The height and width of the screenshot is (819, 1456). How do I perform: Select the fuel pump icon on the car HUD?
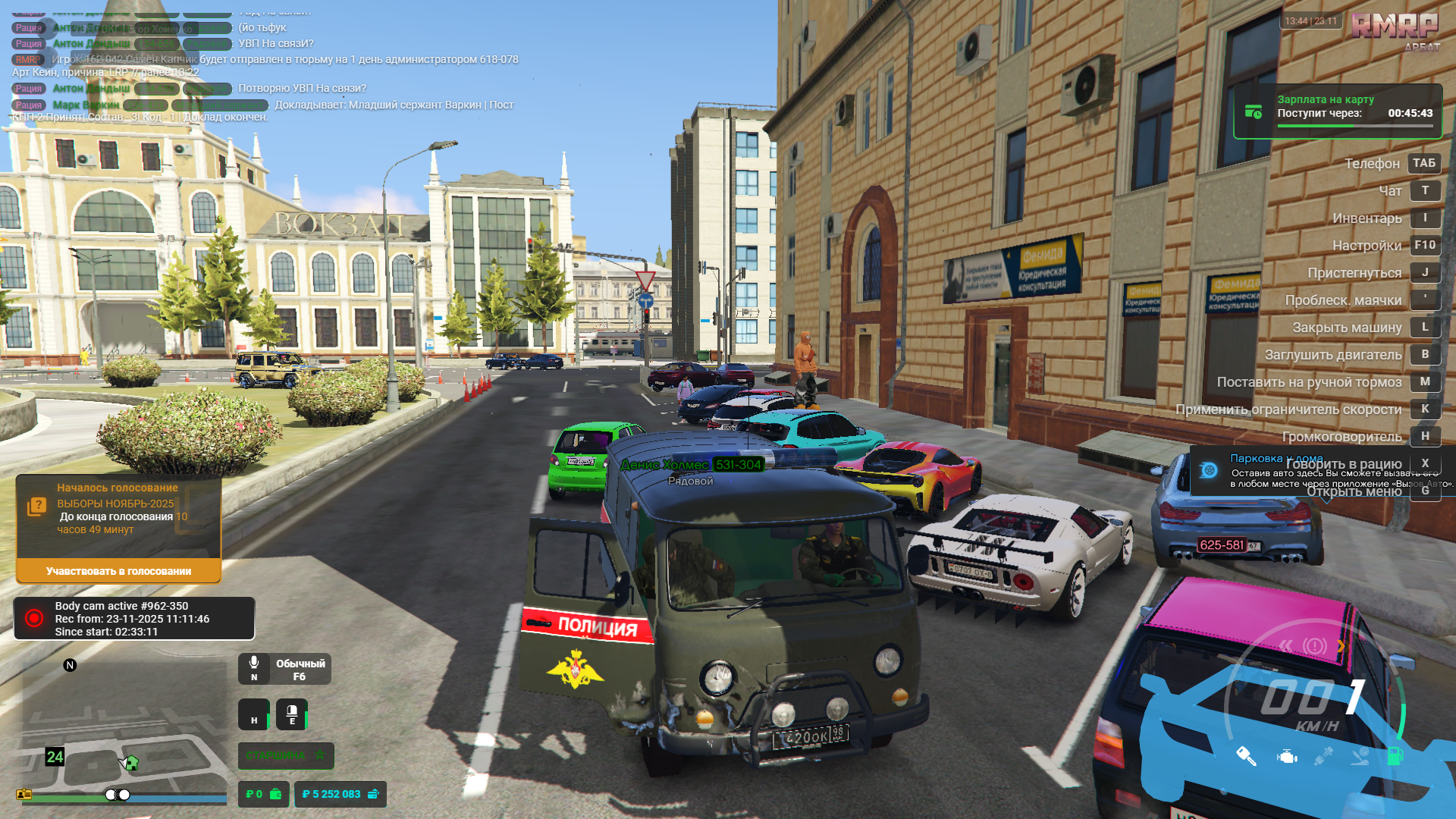point(1395,756)
